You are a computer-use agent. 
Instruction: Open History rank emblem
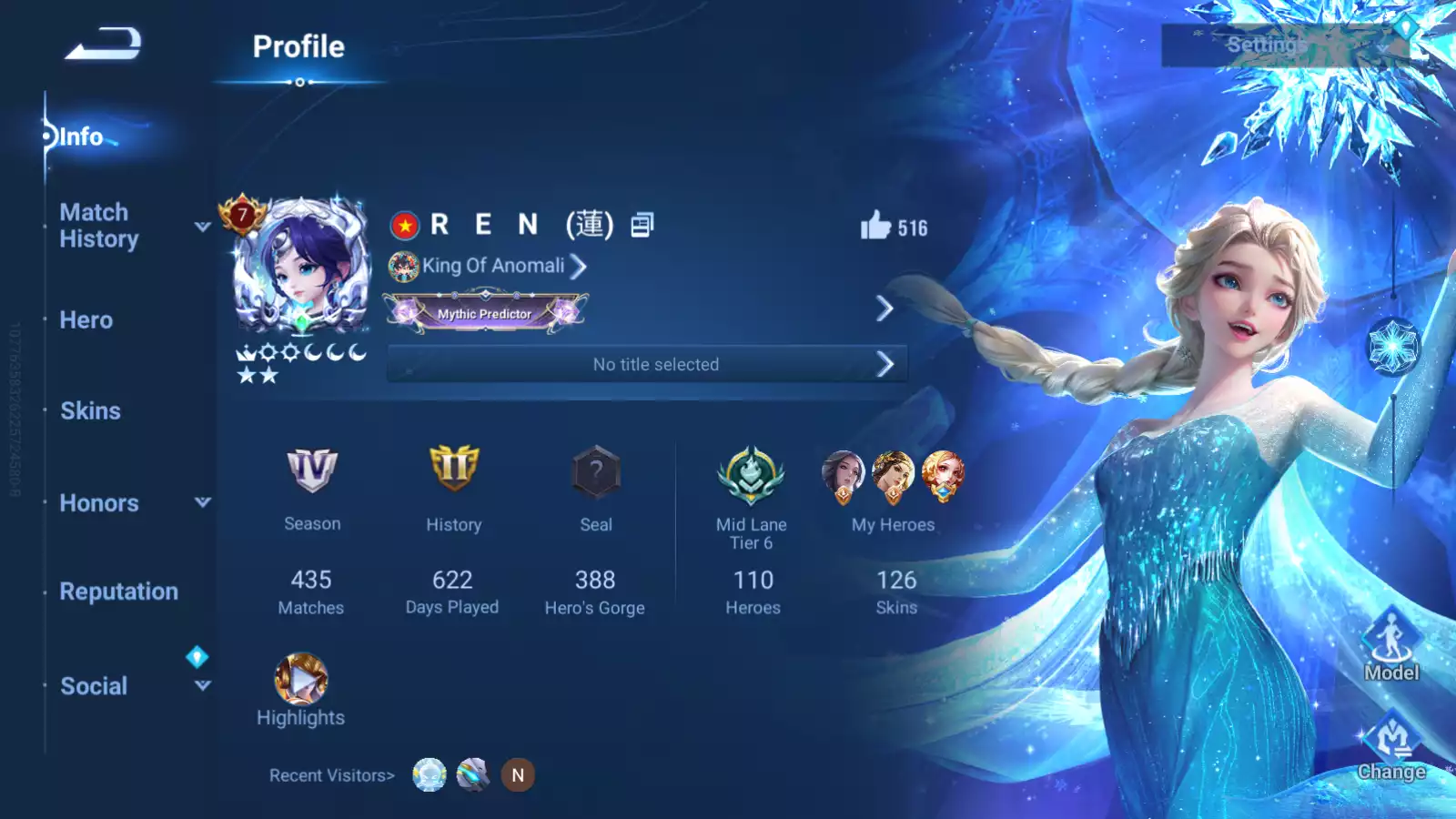[453, 470]
